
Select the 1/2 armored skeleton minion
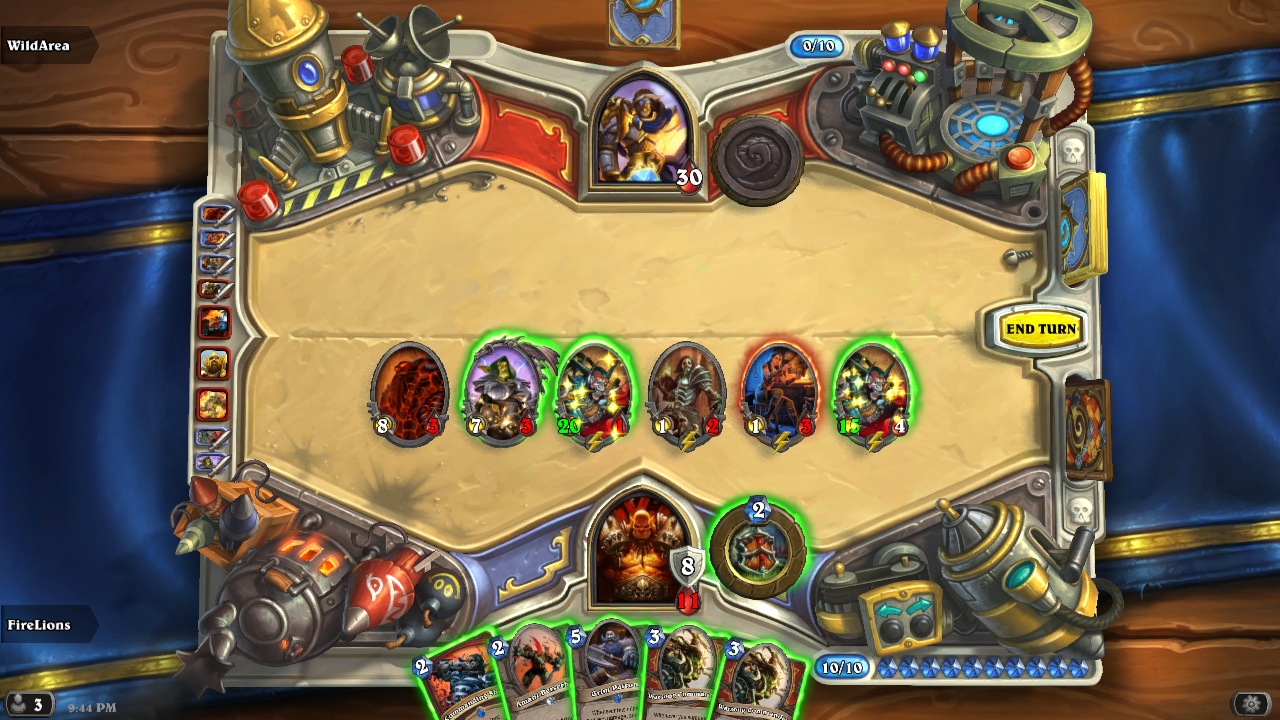click(x=686, y=393)
